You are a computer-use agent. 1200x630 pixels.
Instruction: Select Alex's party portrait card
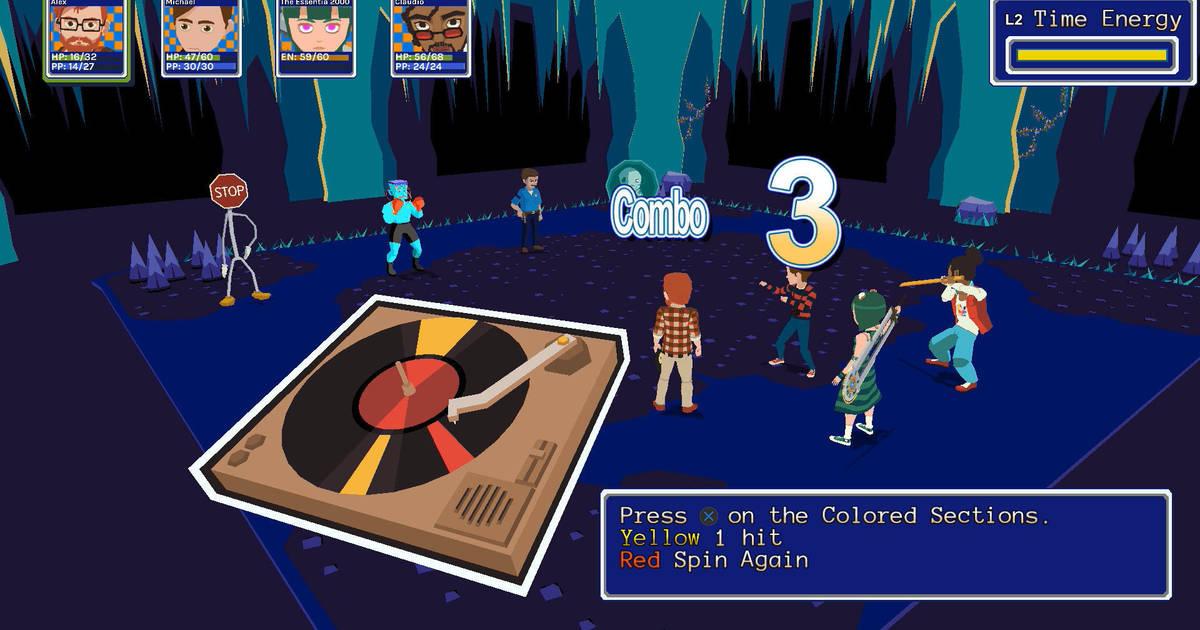point(87,38)
